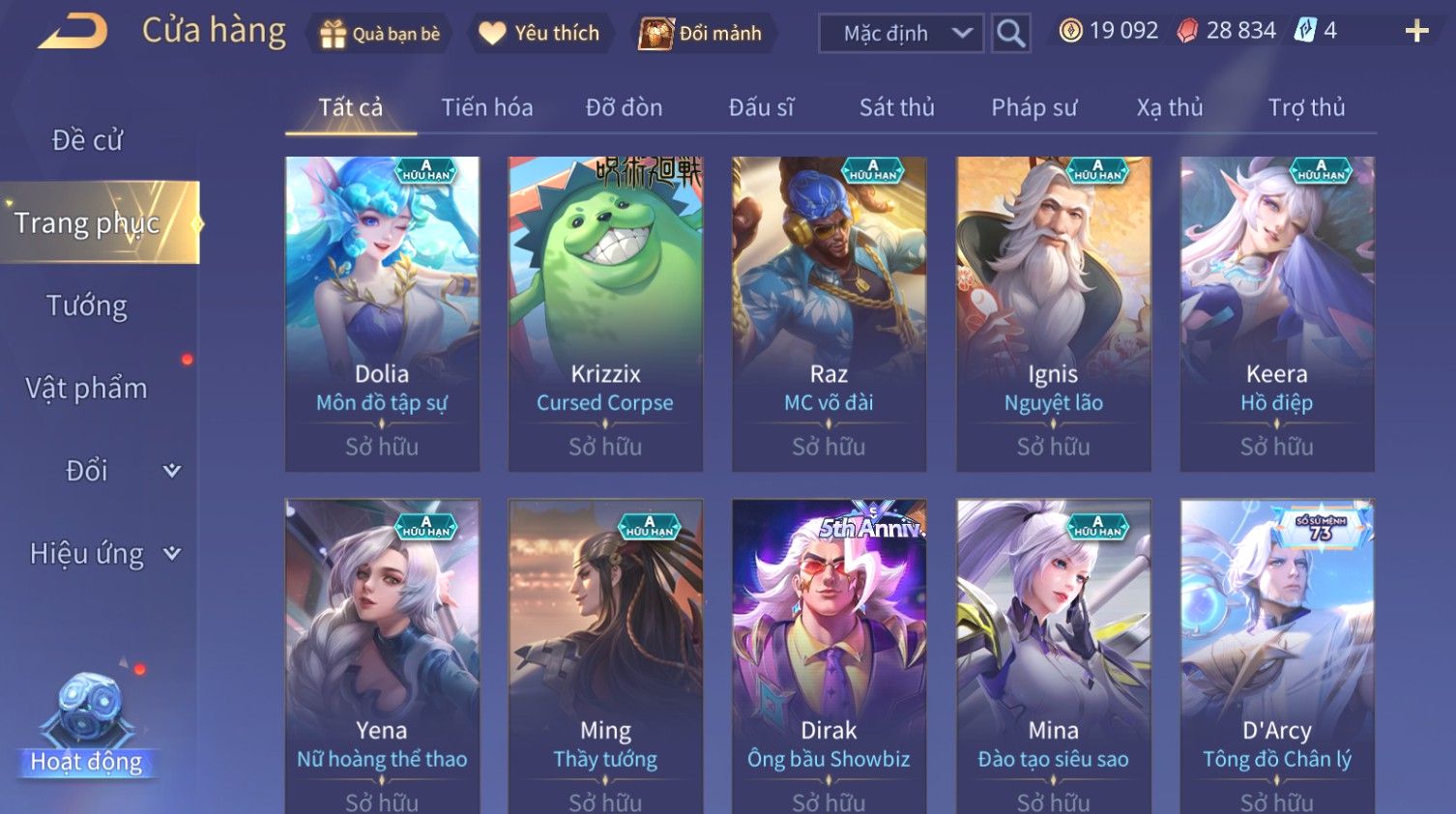Open the Tướng heroes section
The image size is (1456, 814).
point(87,305)
